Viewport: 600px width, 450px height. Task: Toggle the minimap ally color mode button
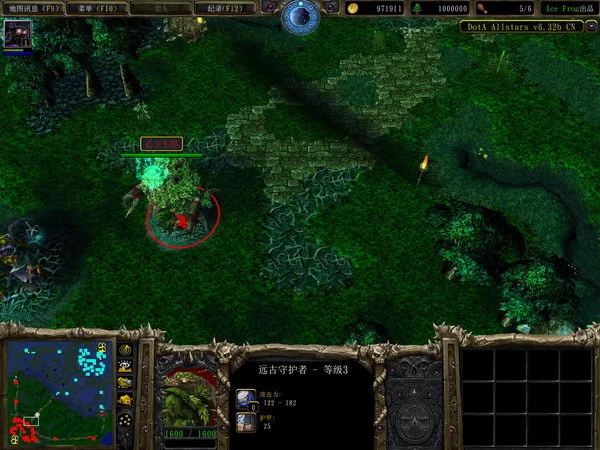pyautogui.click(x=126, y=383)
